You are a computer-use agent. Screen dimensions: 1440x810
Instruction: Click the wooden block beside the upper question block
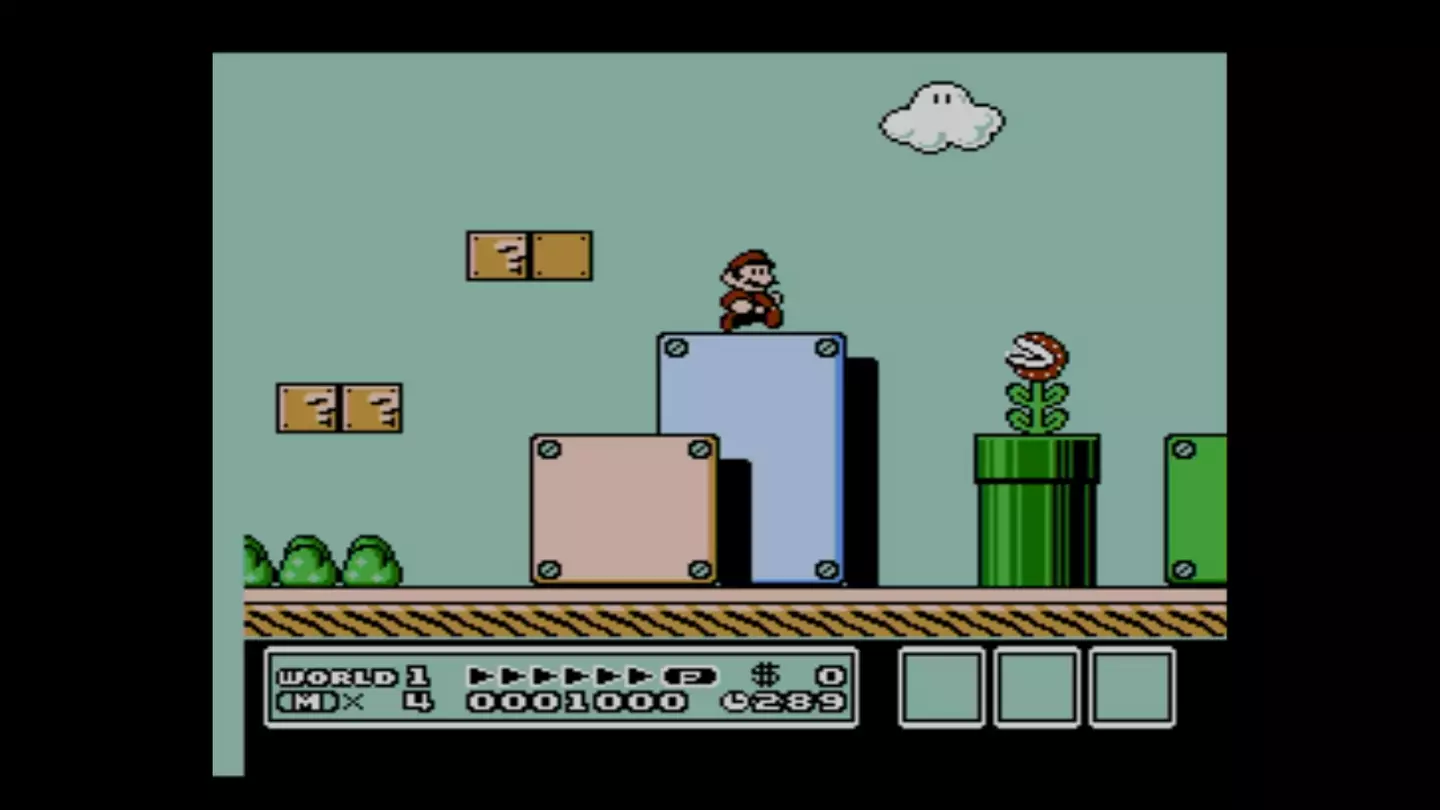560,255
